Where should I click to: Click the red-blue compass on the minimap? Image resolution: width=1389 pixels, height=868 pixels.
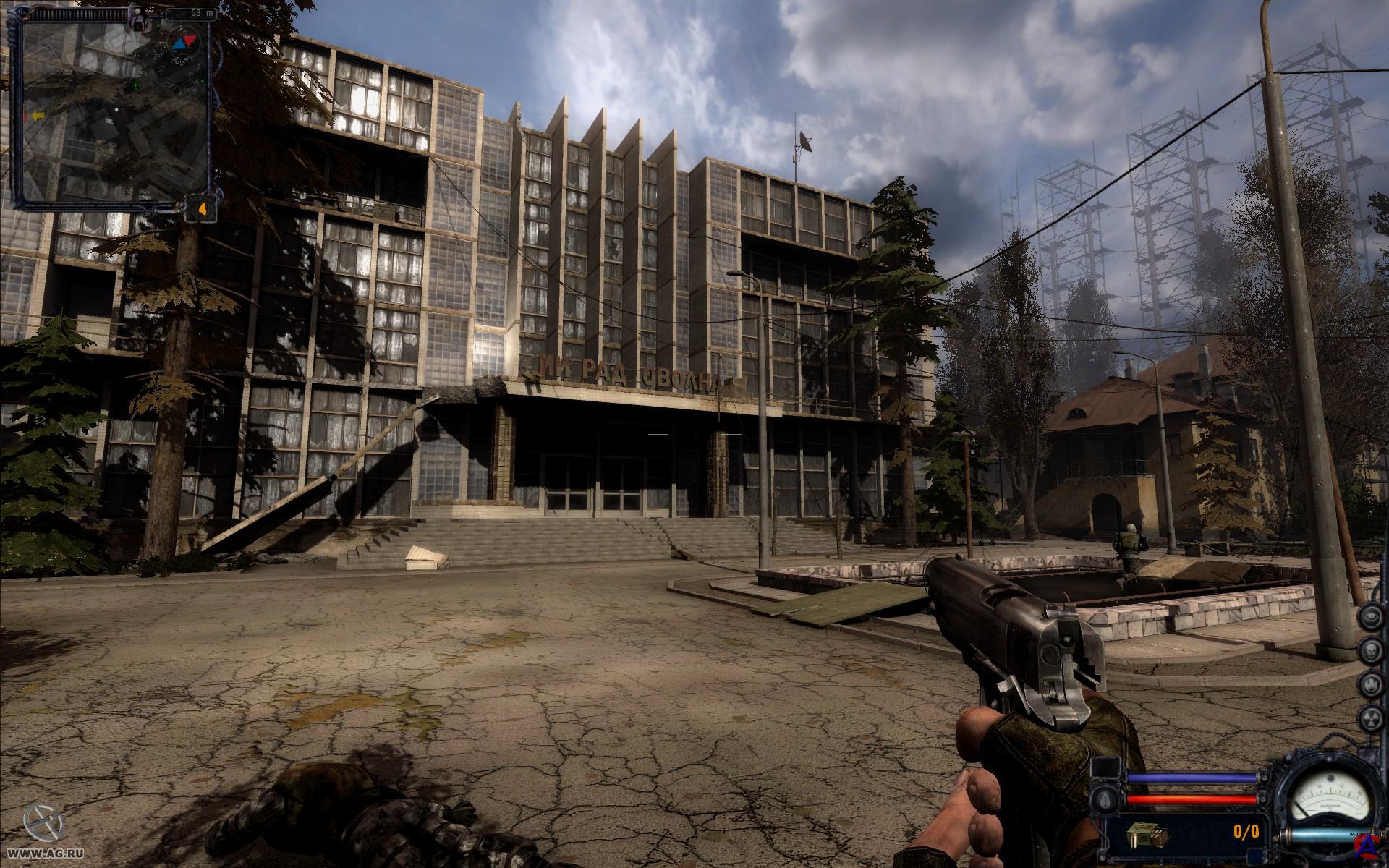coord(184,42)
